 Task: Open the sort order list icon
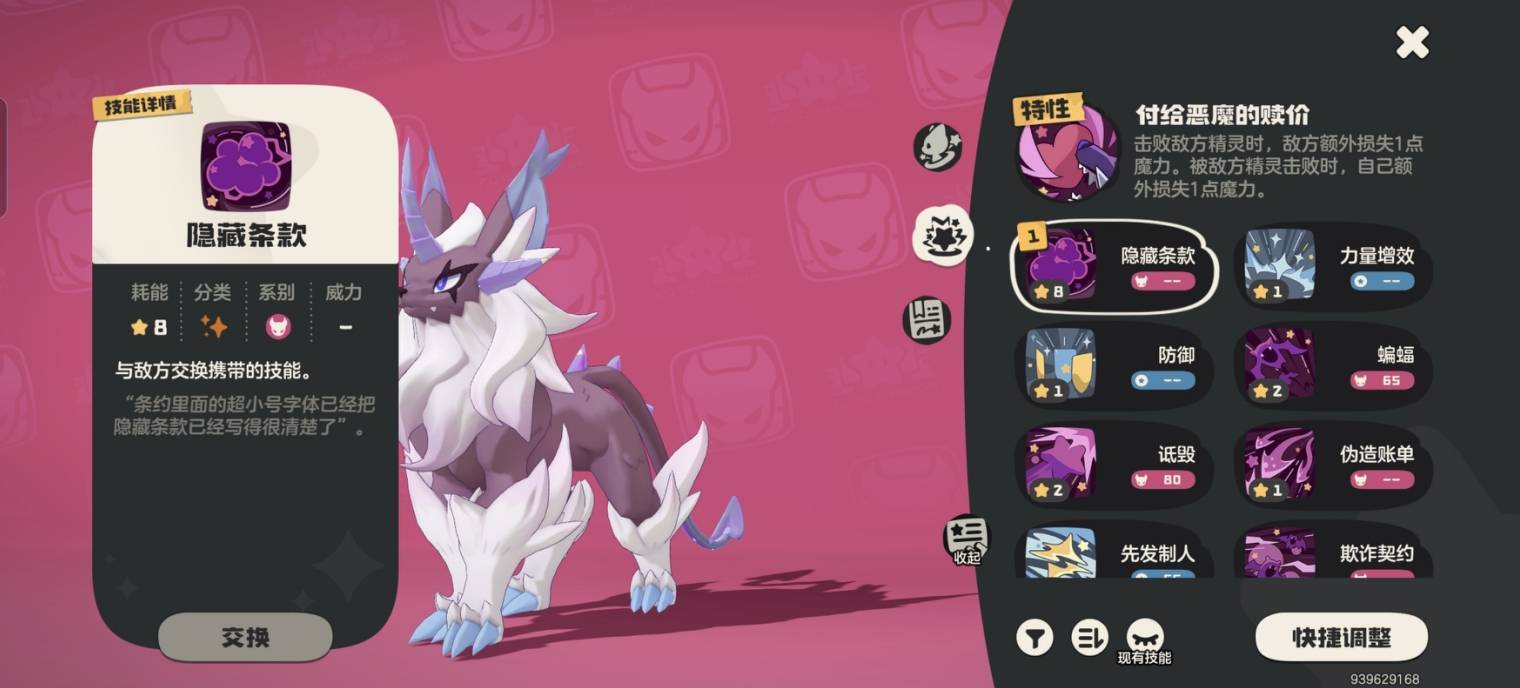click(1089, 637)
